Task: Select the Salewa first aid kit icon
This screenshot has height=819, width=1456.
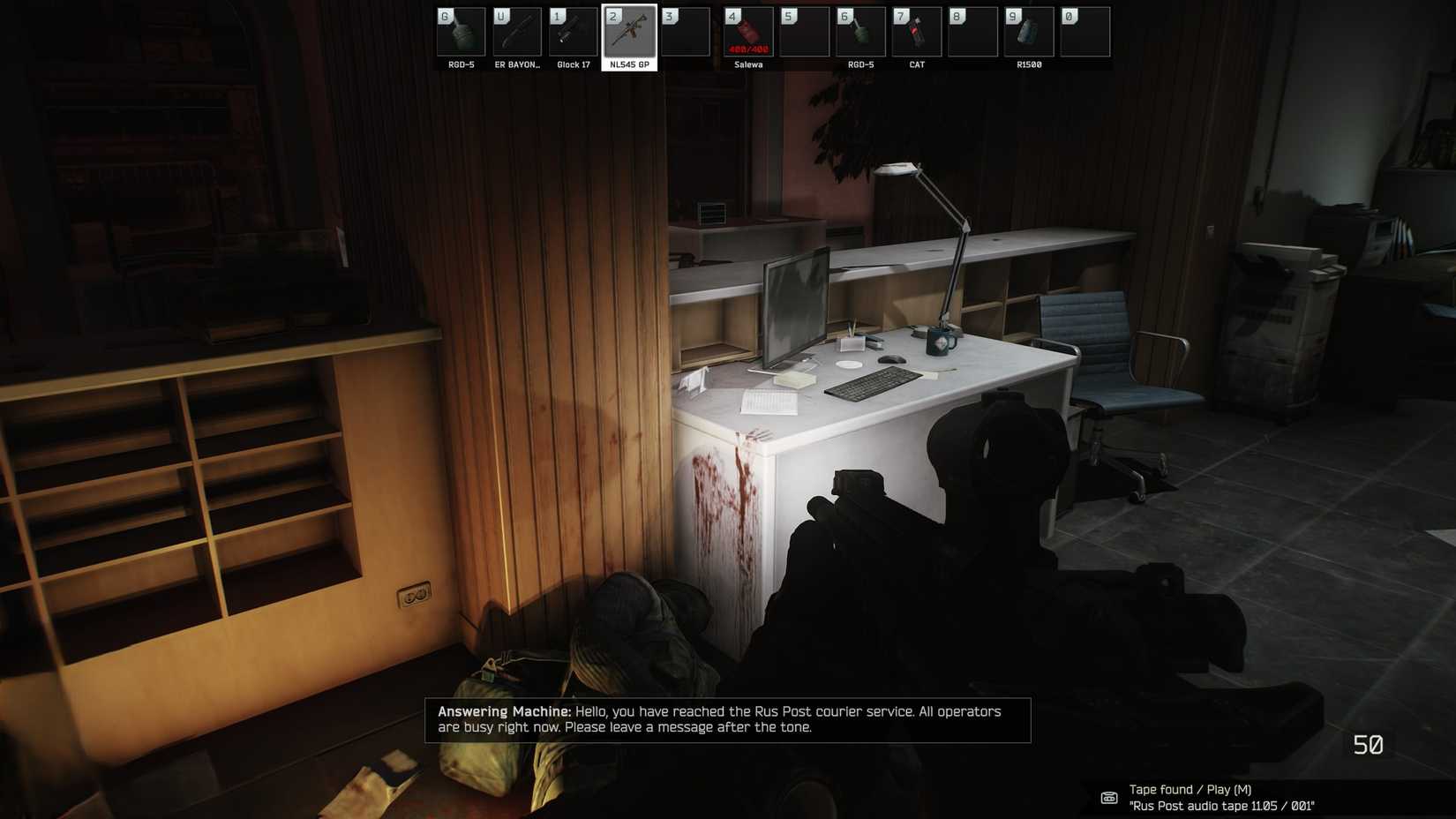Action: [747, 31]
